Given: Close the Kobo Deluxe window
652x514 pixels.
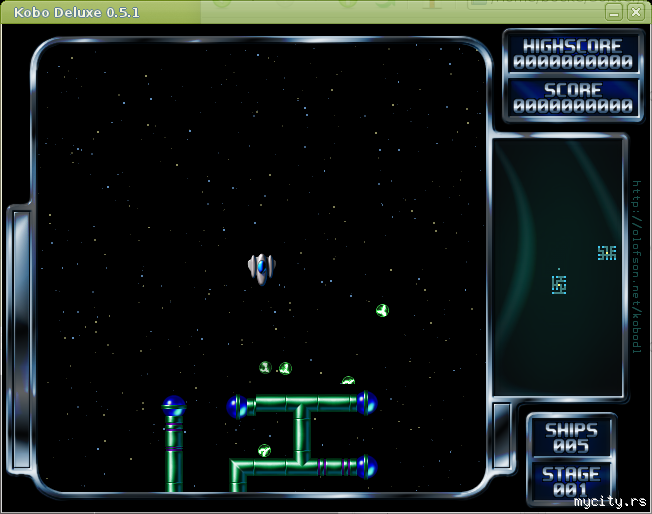Looking at the screenshot, I should click(x=635, y=12).
